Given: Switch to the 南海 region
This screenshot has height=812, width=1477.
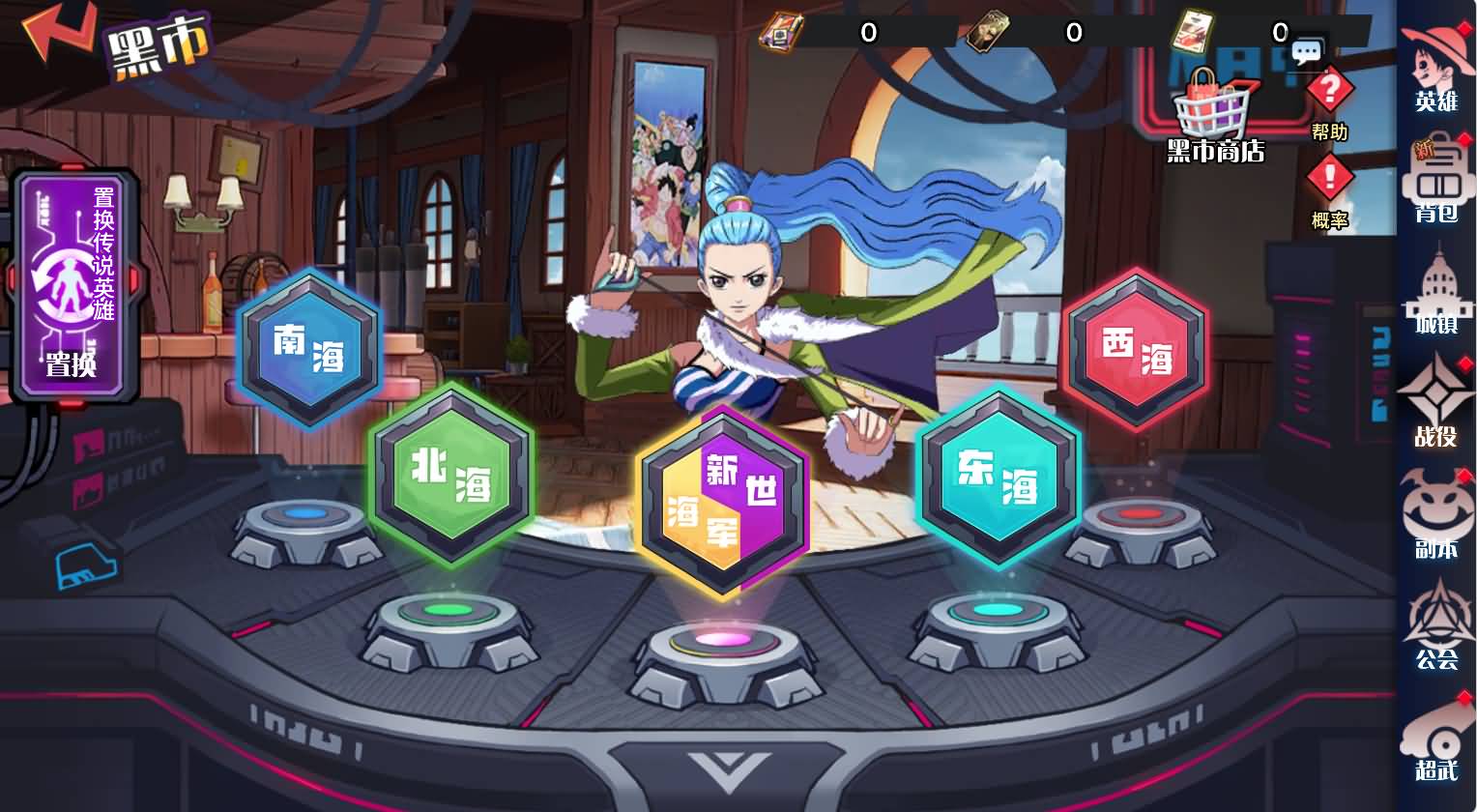Looking at the screenshot, I should click(x=309, y=350).
